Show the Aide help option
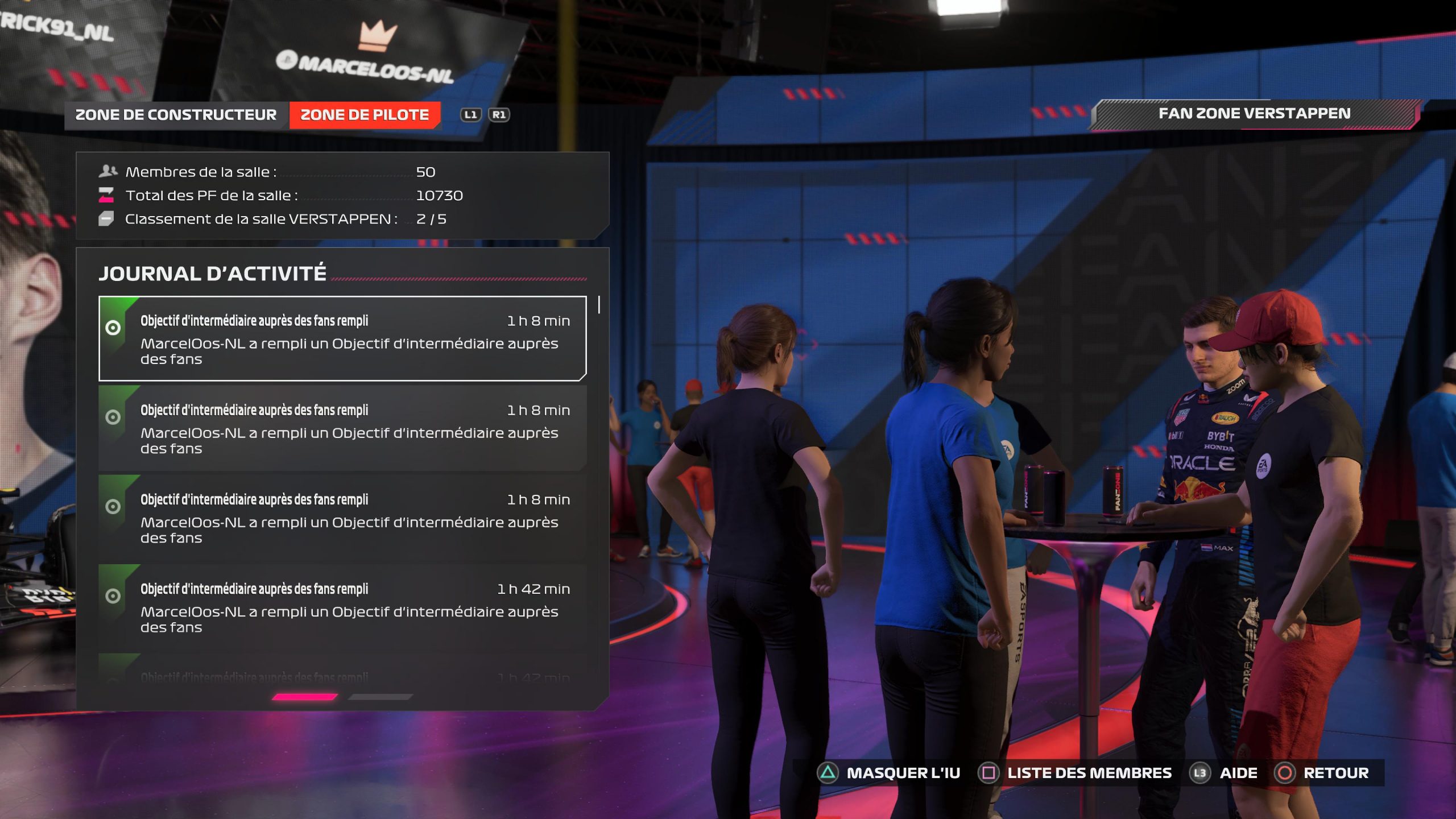This screenshot has width=1456, height=819. click(x=1224, y=773)
